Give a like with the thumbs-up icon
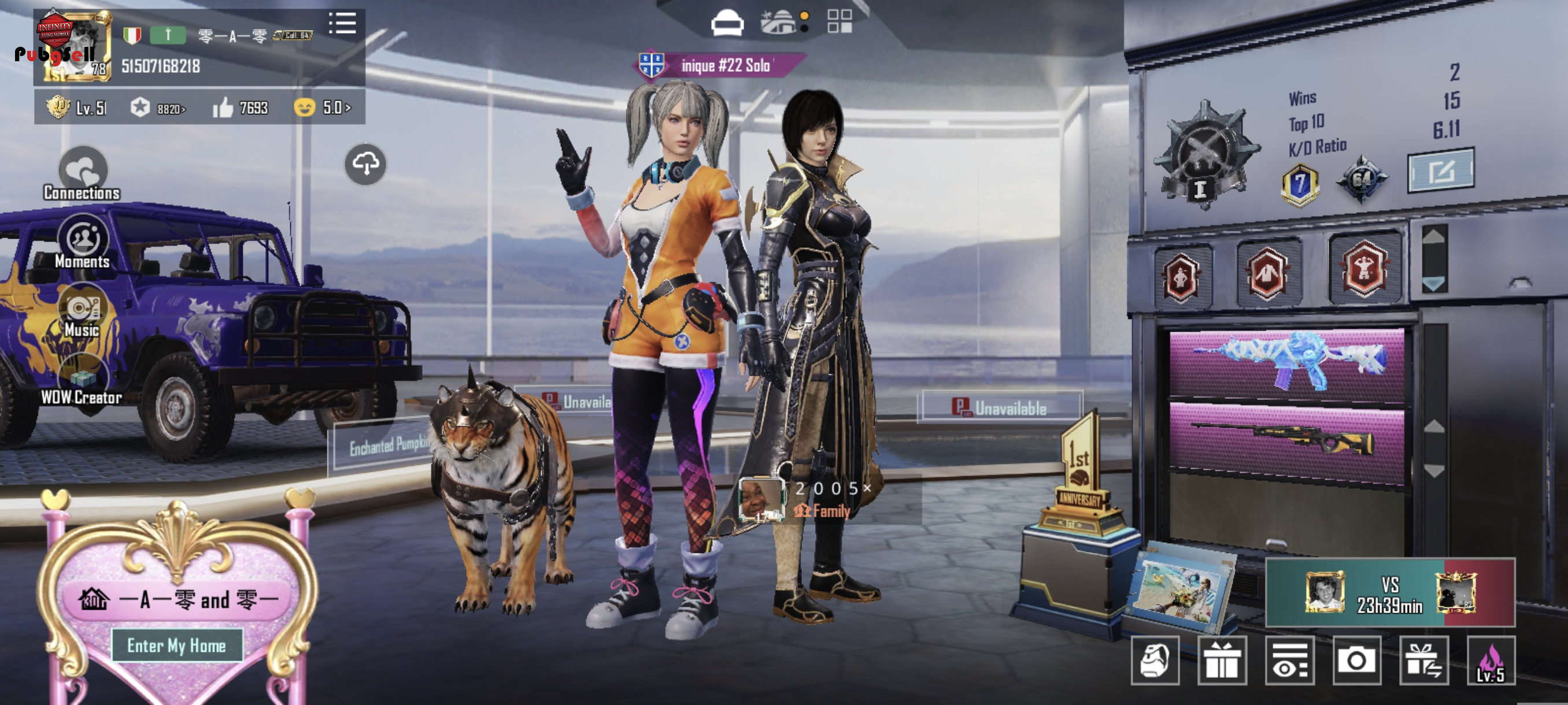 click(x=223, y=108)
